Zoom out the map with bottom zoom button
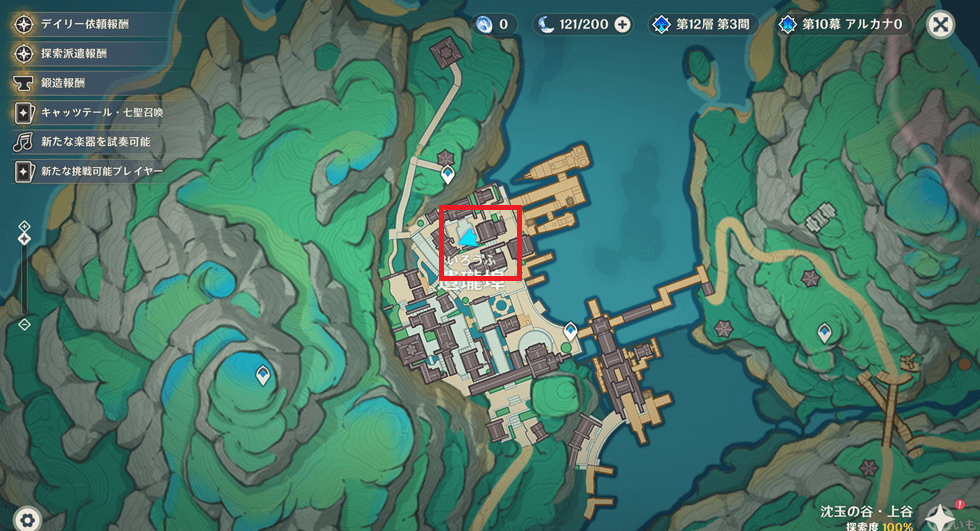The image size is (980, 531). 24,325
